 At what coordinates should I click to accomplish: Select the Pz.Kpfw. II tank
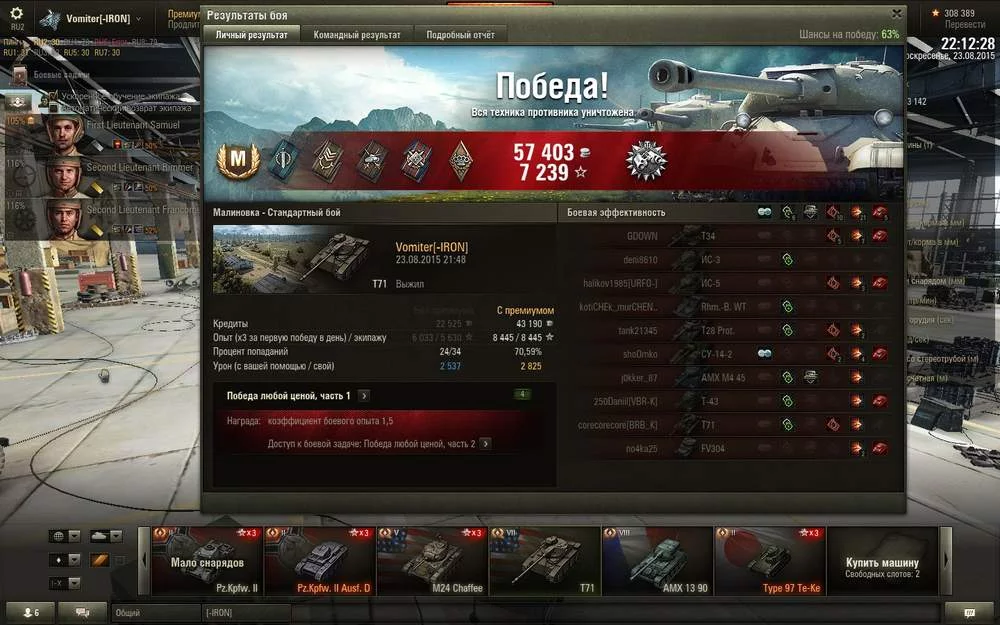pyautogui.click(x=206, y=561)
